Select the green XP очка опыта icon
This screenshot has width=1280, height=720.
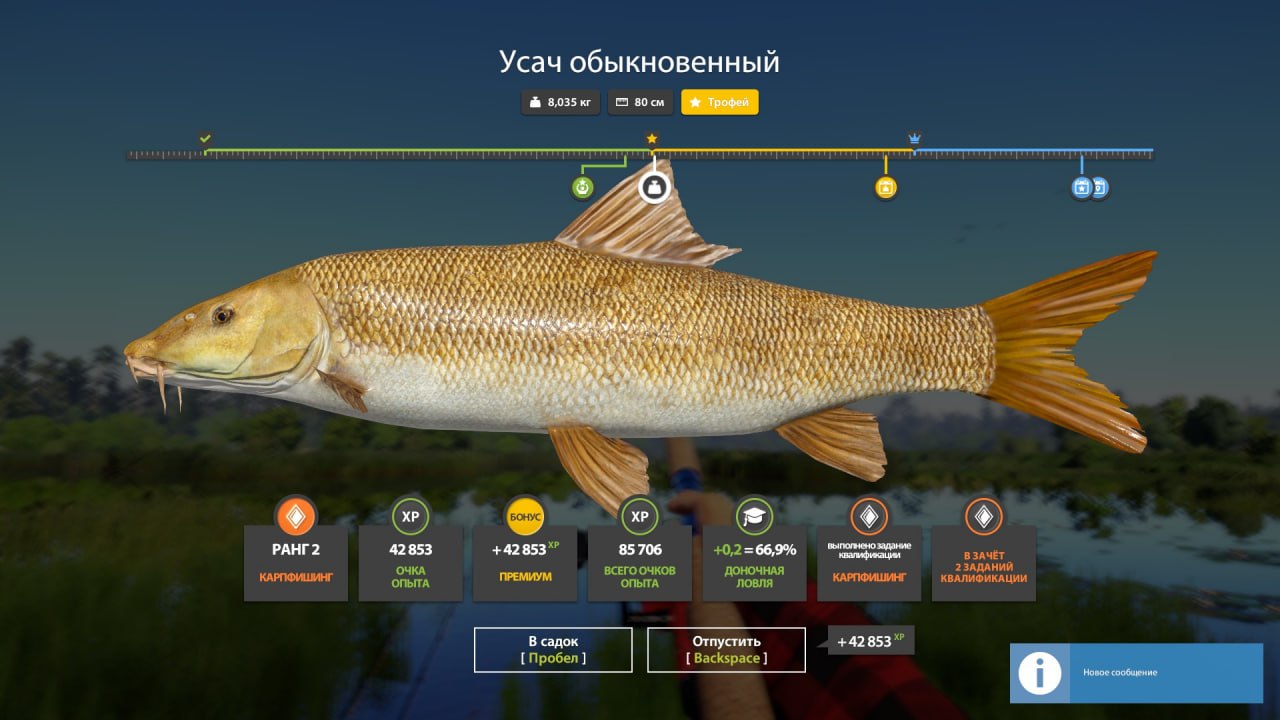coord(410,516)
